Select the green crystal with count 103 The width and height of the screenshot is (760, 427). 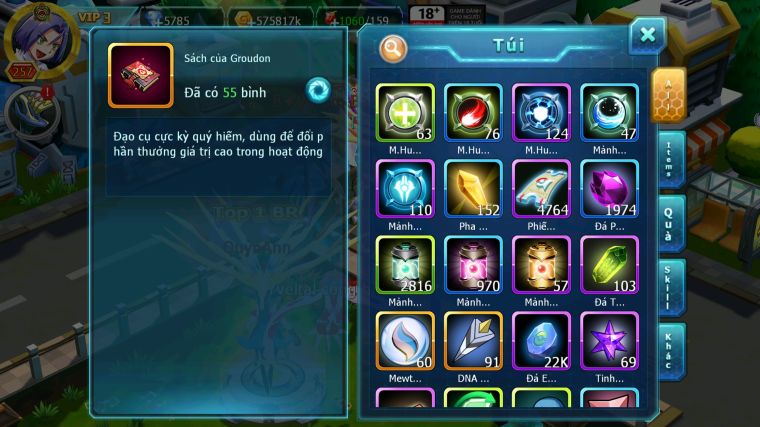609,265
